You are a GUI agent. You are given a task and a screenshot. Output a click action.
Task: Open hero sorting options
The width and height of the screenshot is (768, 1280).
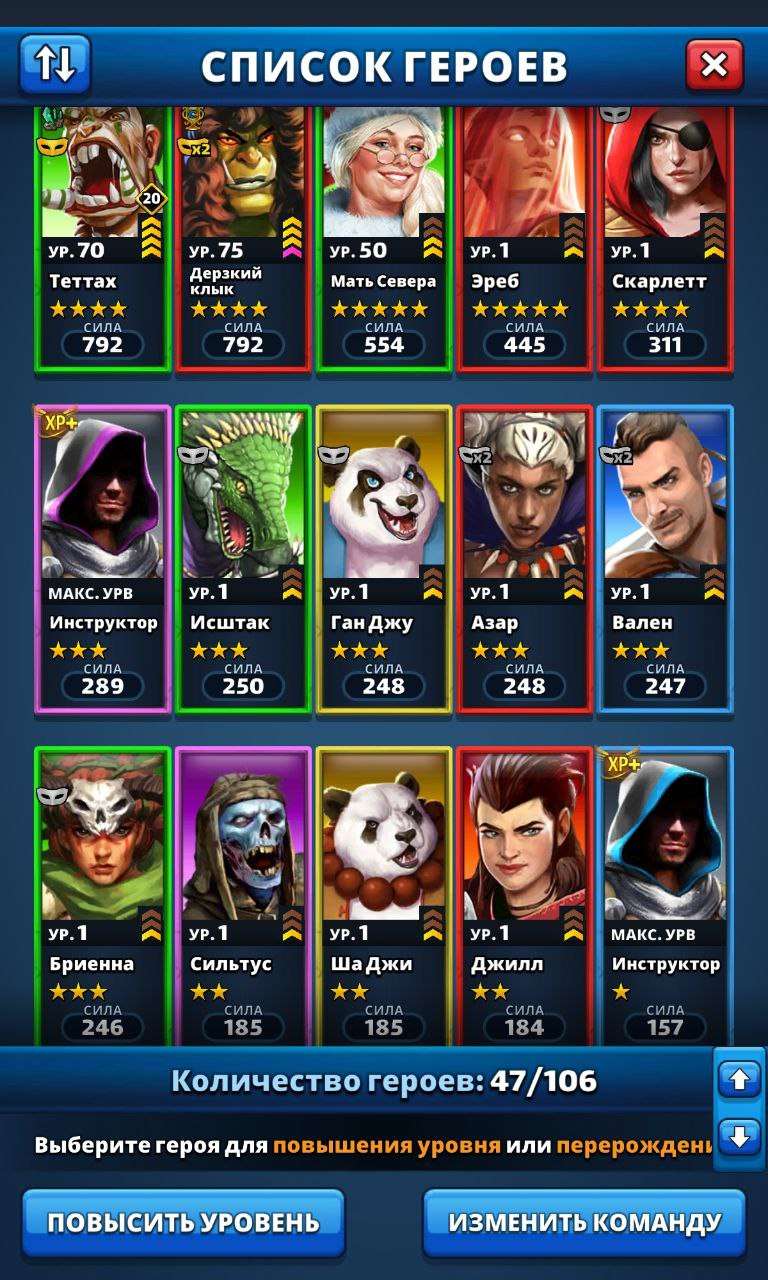[55, 65]
